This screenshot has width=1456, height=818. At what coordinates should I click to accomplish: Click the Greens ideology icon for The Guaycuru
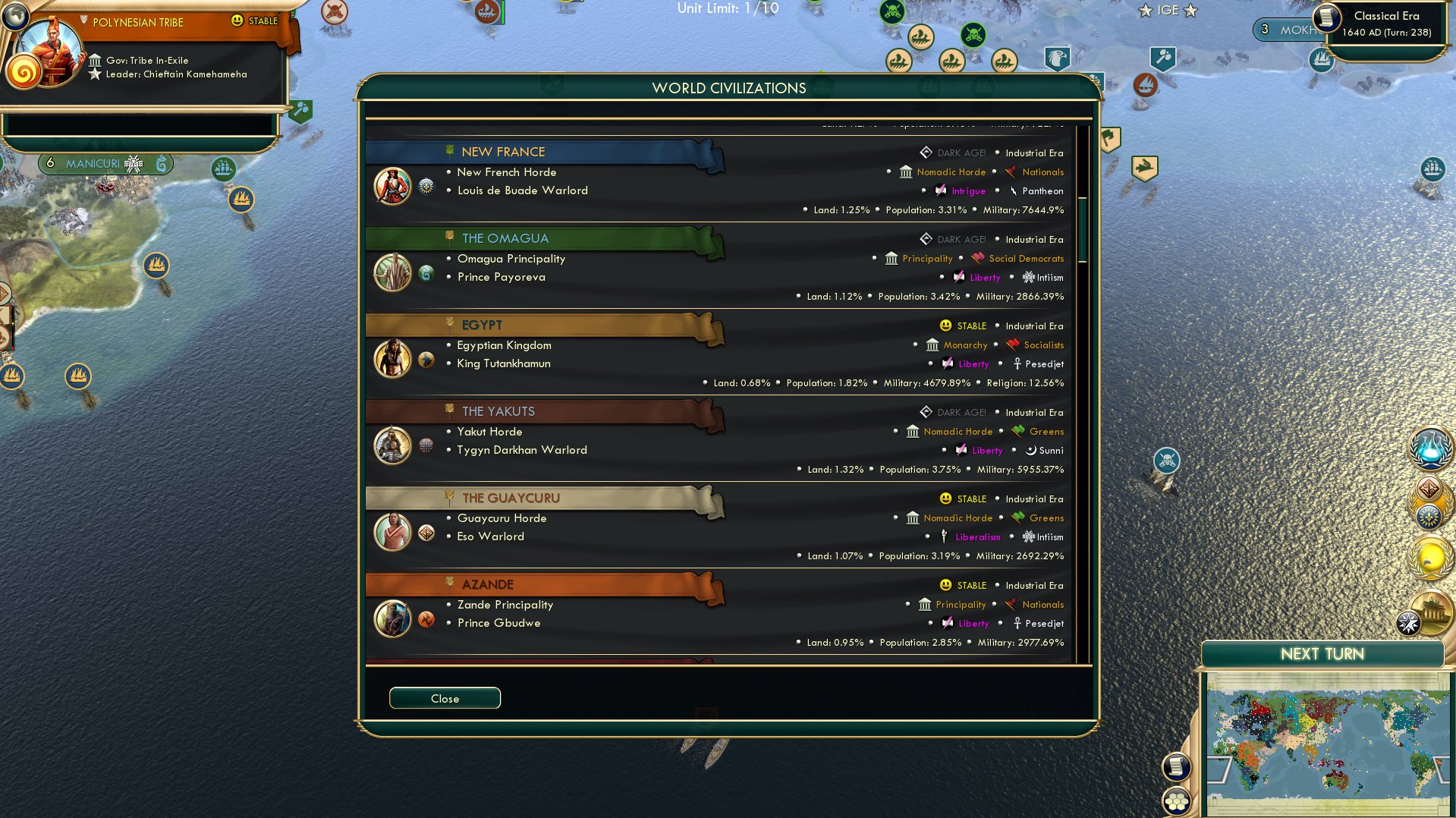(1017, 518)
